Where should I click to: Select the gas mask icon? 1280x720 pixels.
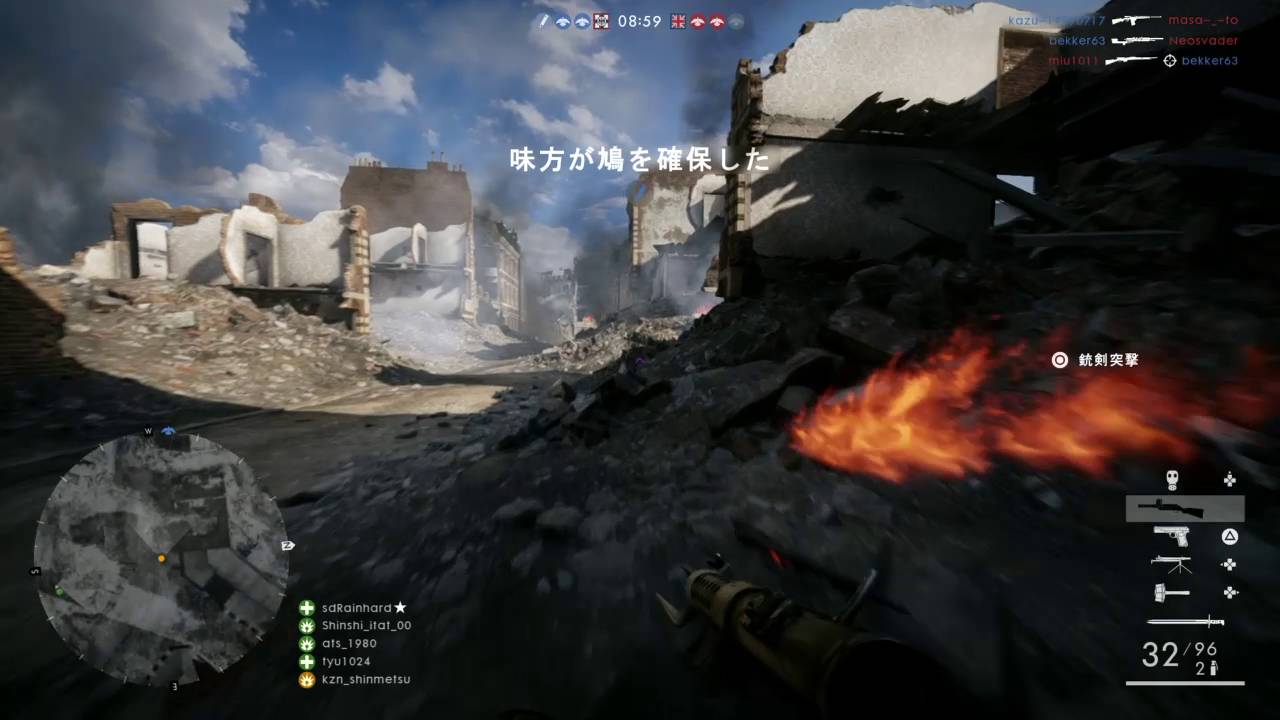click(1172, 478)
